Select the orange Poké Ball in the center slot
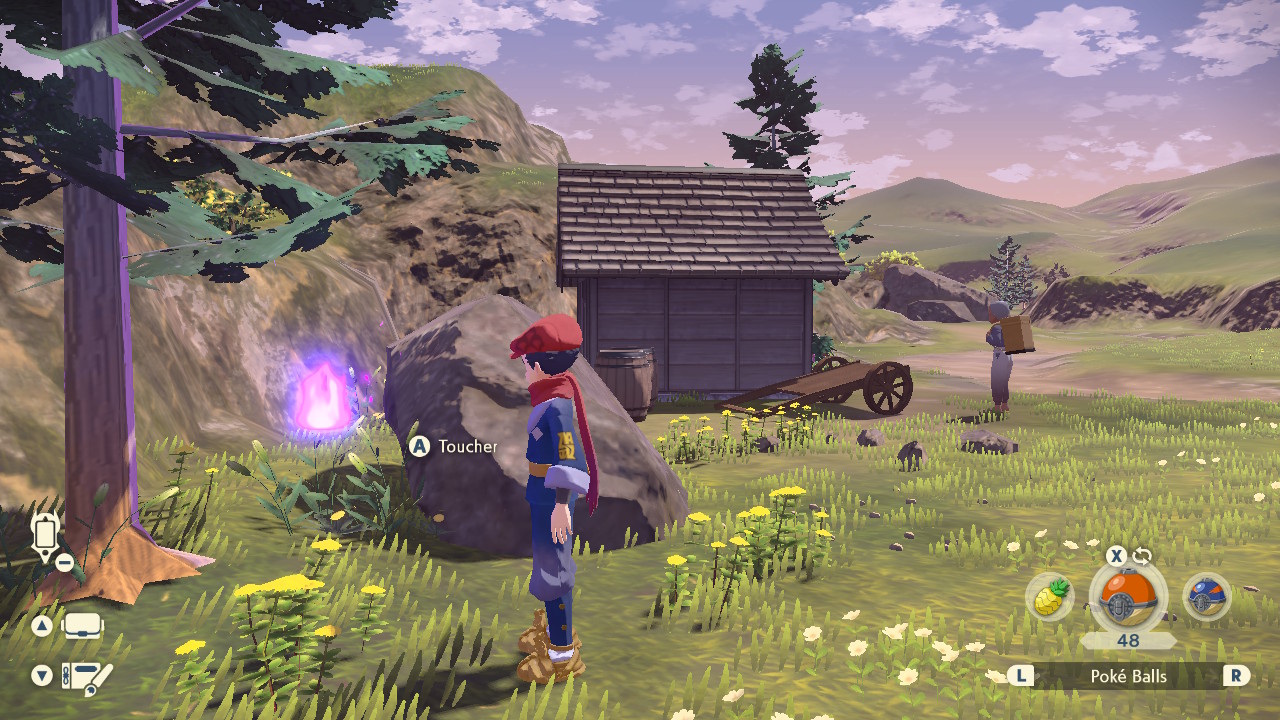The image size is (1280, 720). pyautogui.click(x=1127, y=597)
